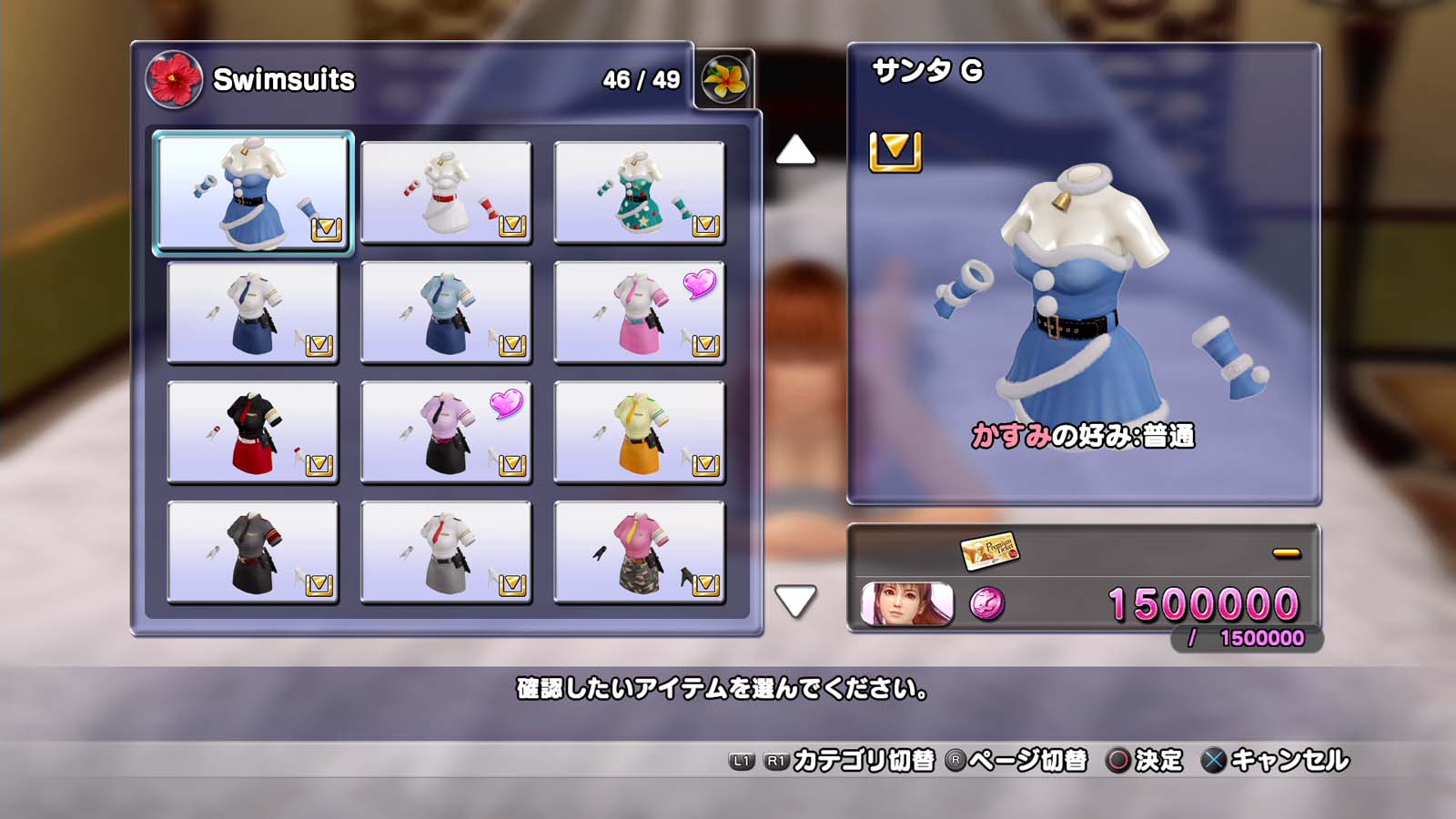The height and width of the screenshot is (819, 1456).
Task: Pick the white shirt grey skirt uniform
Action: coord(446,552)
